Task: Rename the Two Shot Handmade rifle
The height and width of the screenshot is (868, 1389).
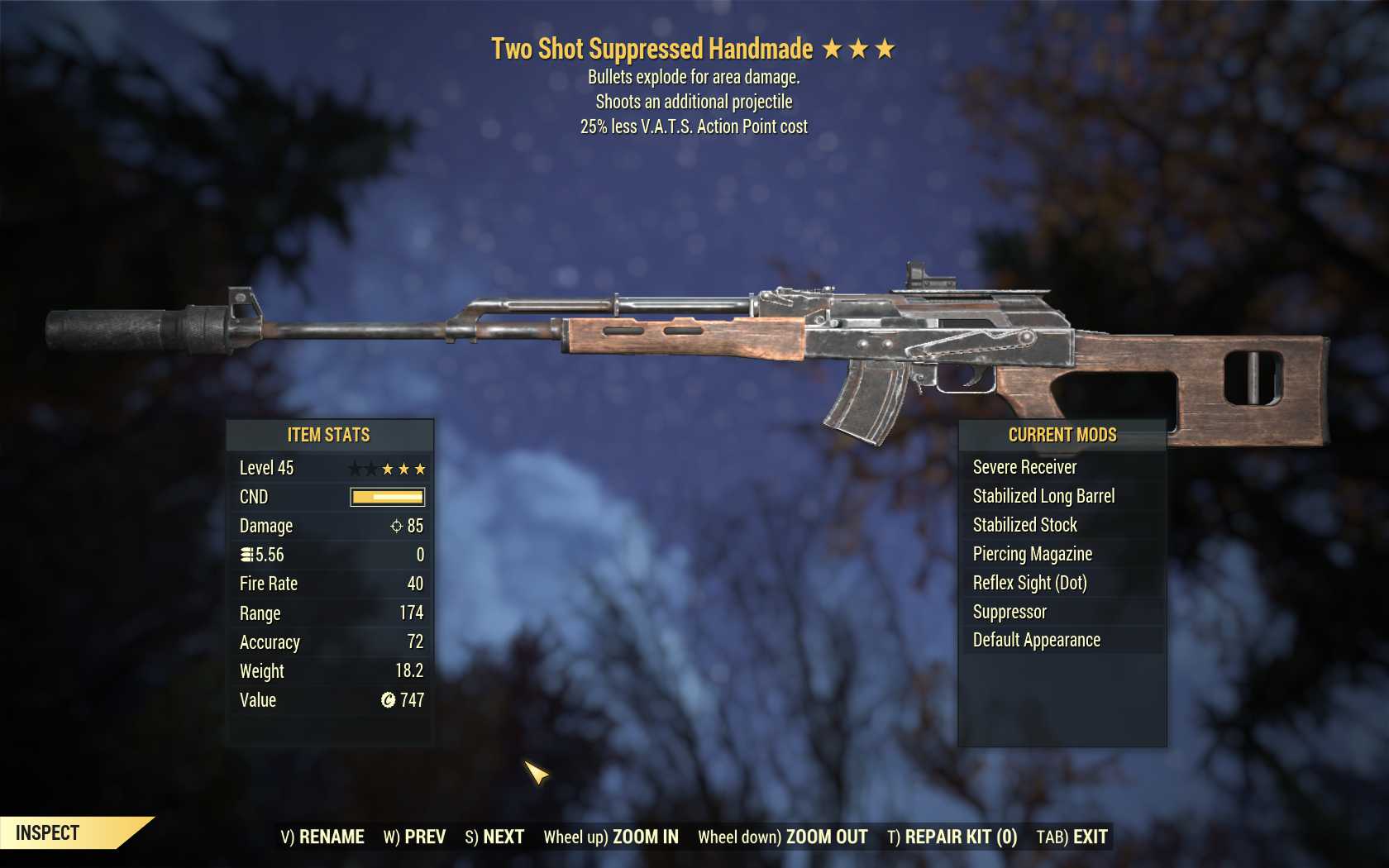Action: (x=322, y=837)
